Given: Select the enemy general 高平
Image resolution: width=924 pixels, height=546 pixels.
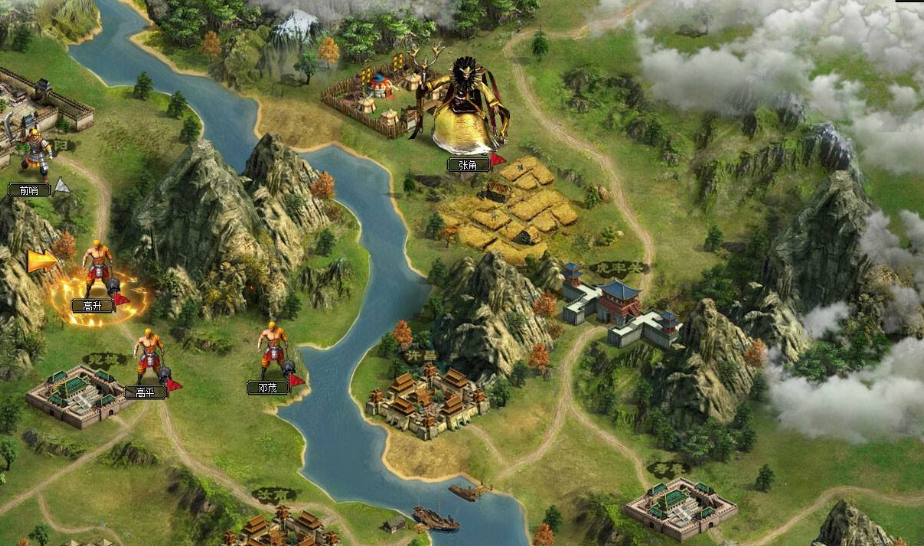Looking at the screenshot, I should (148, 357).
